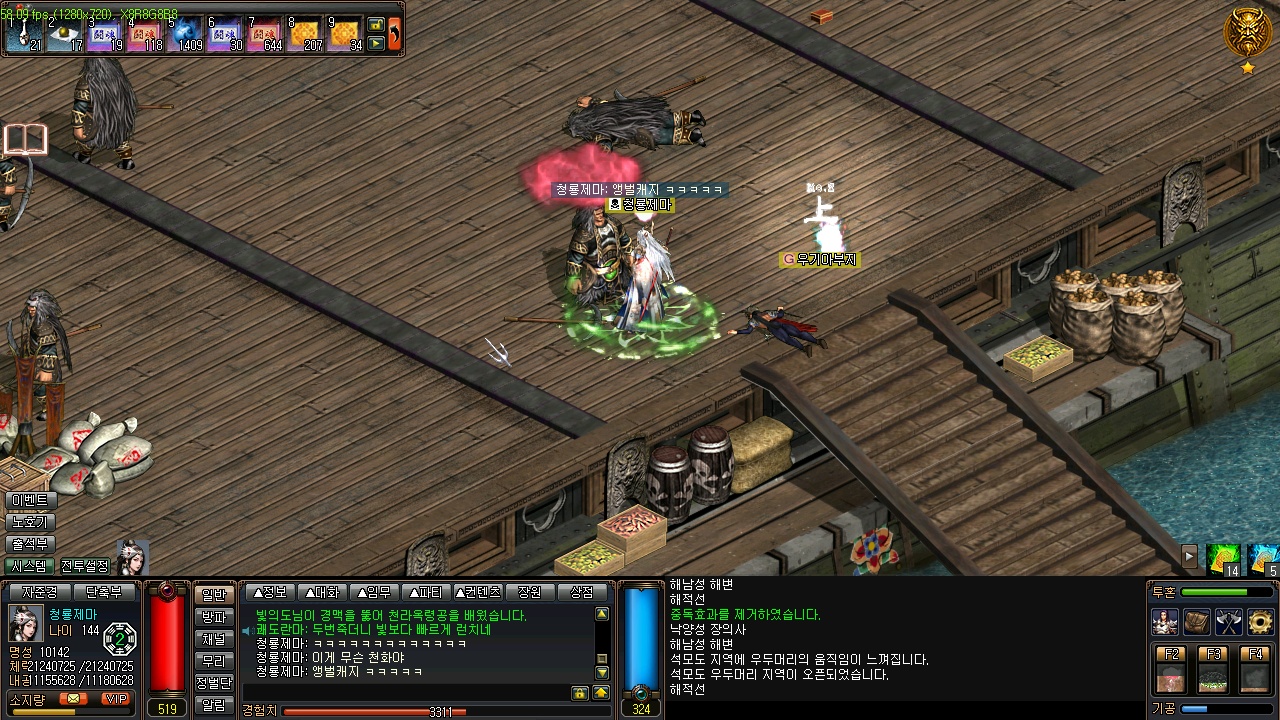Select the 알림 notification chat tab
This screenshot has height=720, width=1280.
[x=214, y=705]
